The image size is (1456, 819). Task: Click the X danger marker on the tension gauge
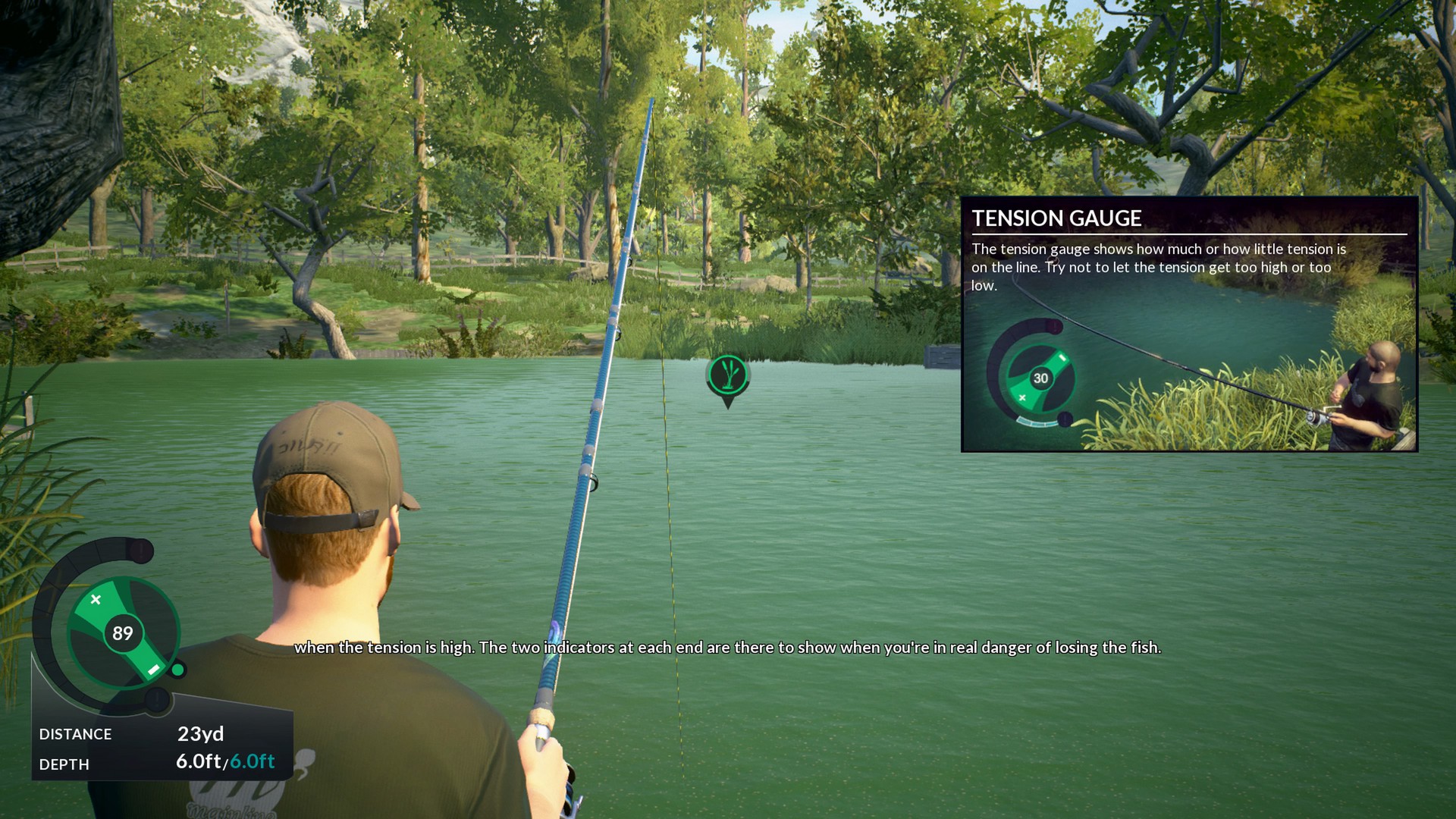pyautogui.click(x=97, y=598)
